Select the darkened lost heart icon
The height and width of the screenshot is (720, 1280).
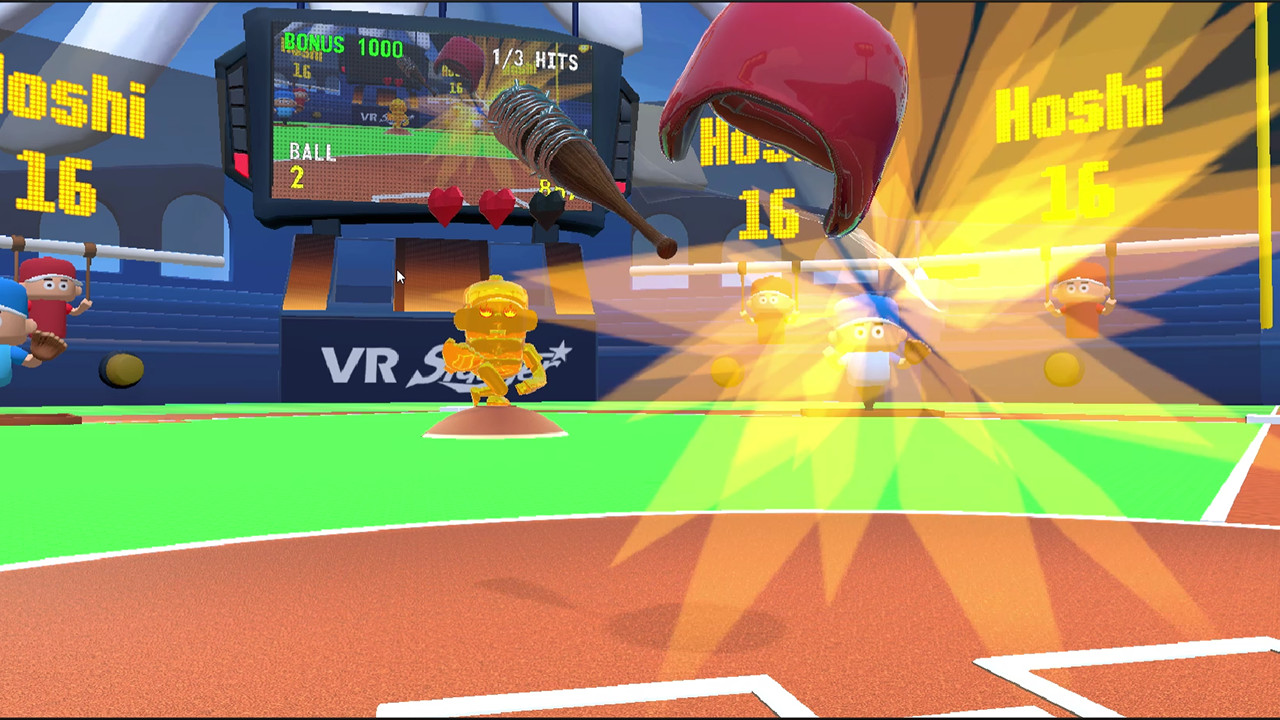[545, 207]
